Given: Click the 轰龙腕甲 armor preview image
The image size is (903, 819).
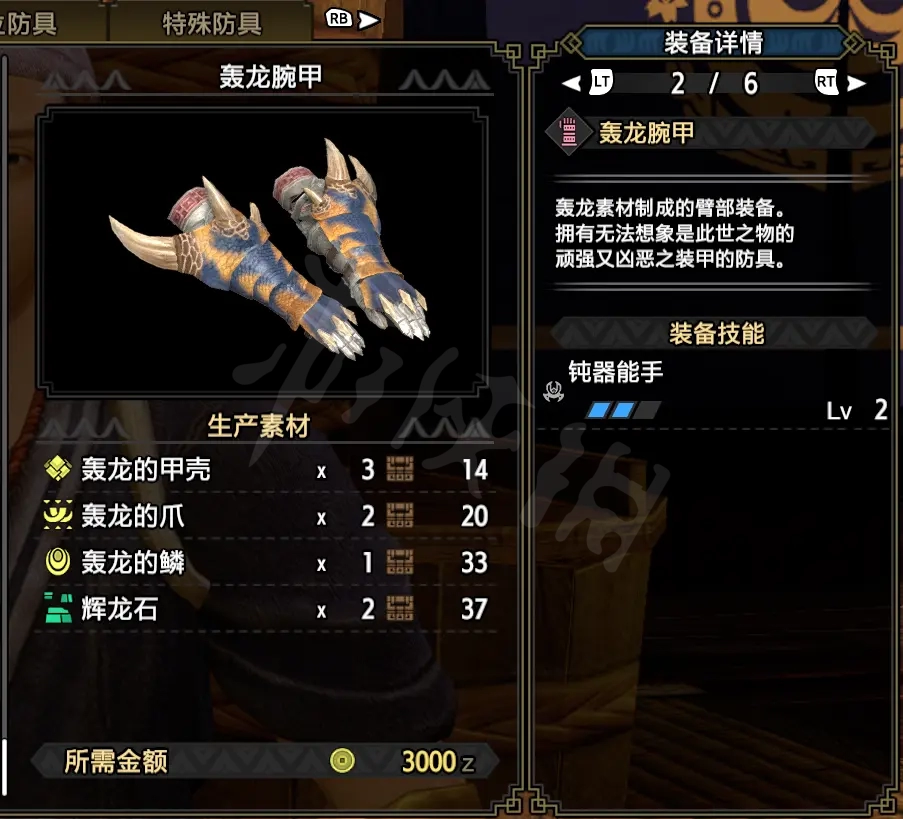Looking at the screenshot, I should pyautogui.click(x=269, y=252).
